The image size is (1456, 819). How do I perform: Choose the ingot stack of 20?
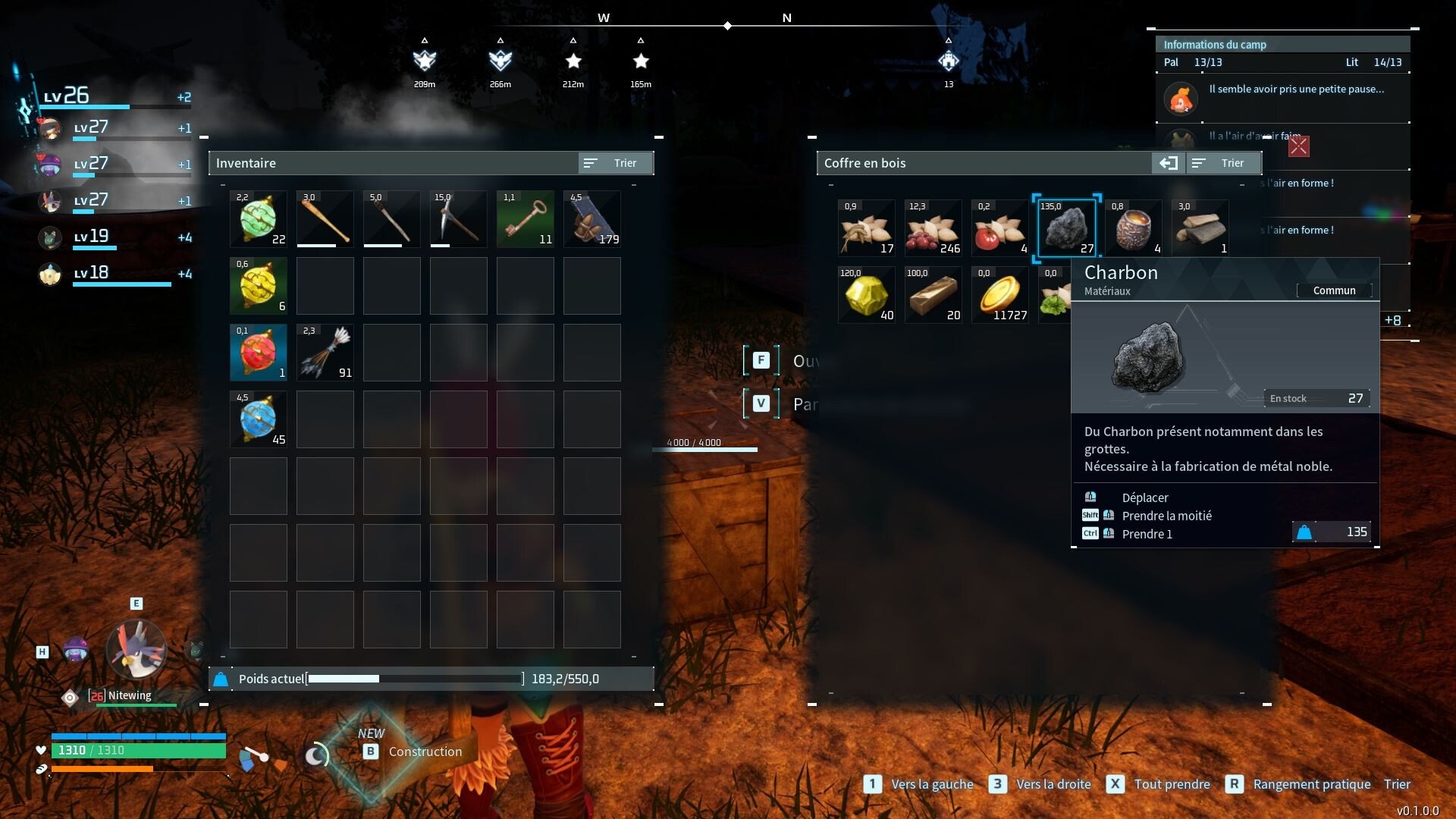[x=933, y=295]
